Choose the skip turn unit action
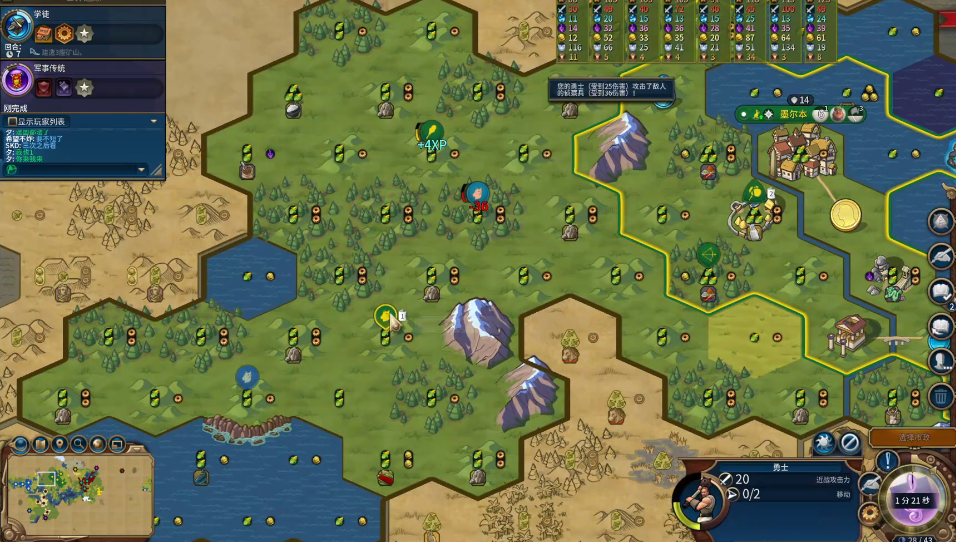Image resolution: width=956 pixels, height=542 pixels. point(850,441)
